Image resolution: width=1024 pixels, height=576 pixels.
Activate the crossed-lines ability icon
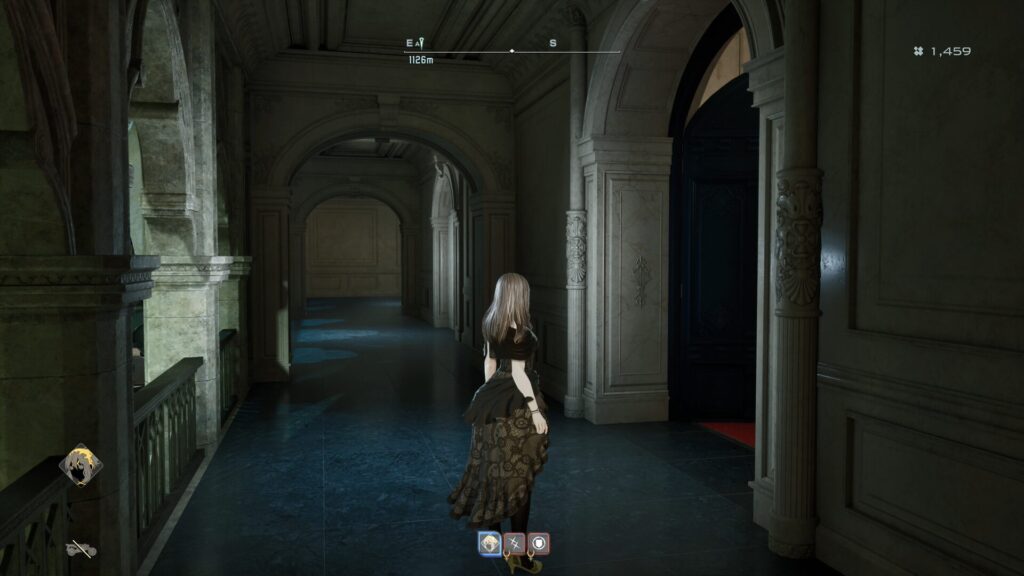click(515, 543)
